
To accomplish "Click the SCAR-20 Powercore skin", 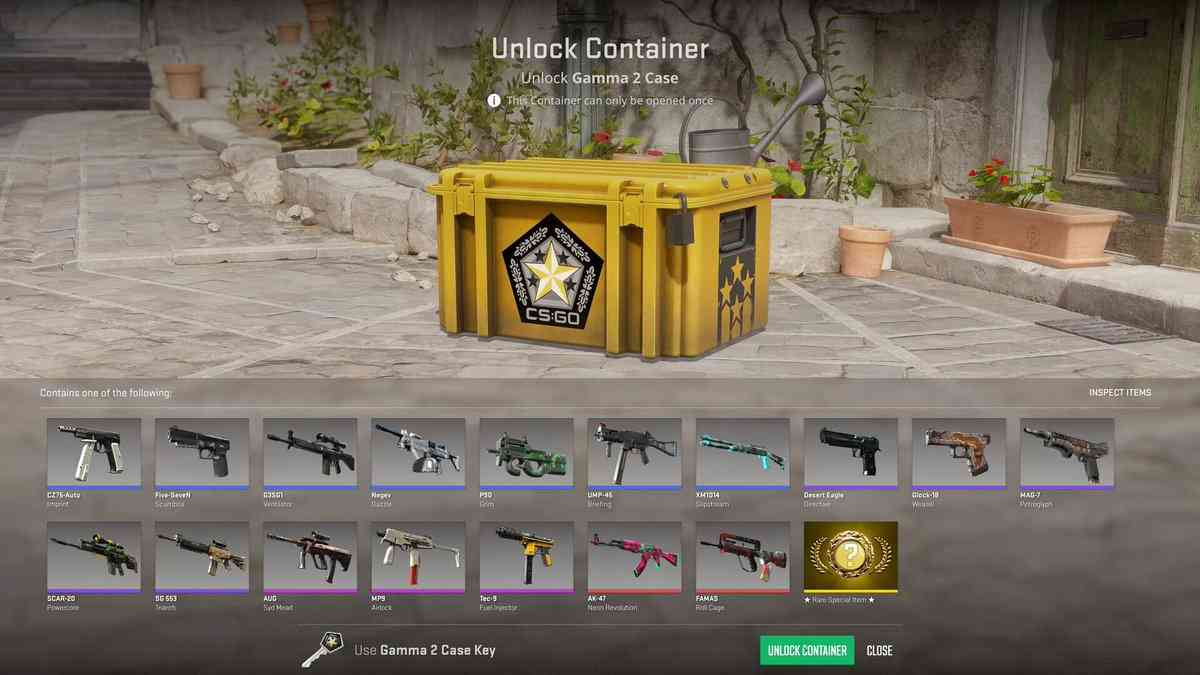I will pos(94,557).
